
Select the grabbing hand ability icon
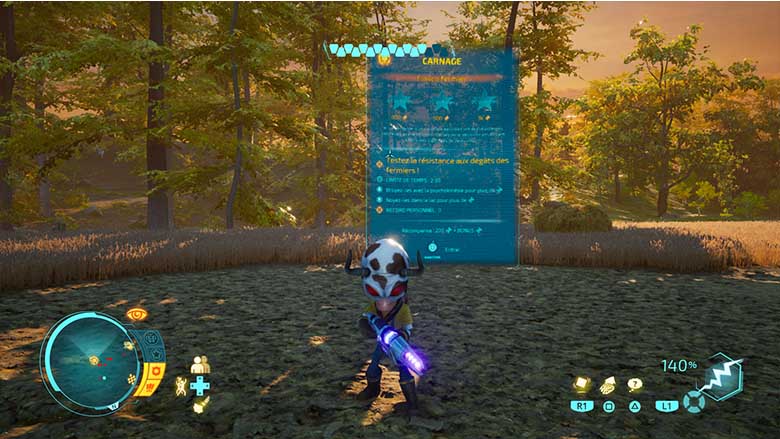[607, 384]
